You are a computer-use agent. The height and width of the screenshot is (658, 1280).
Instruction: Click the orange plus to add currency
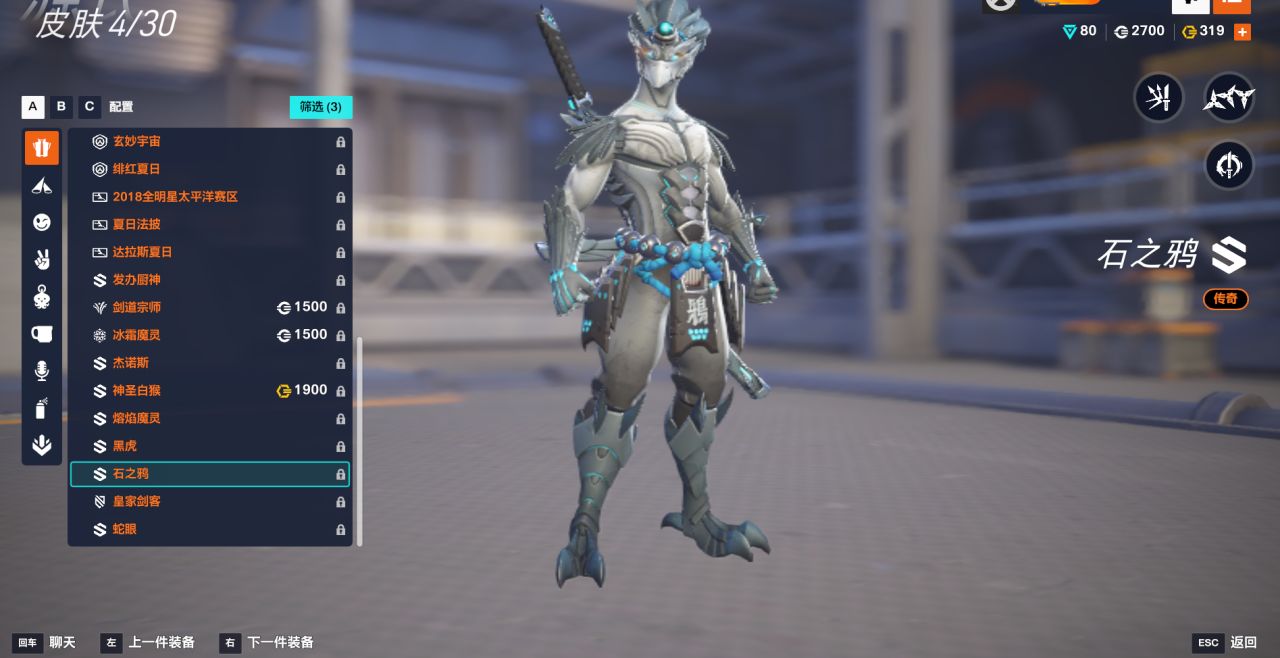click(1242, 32)
